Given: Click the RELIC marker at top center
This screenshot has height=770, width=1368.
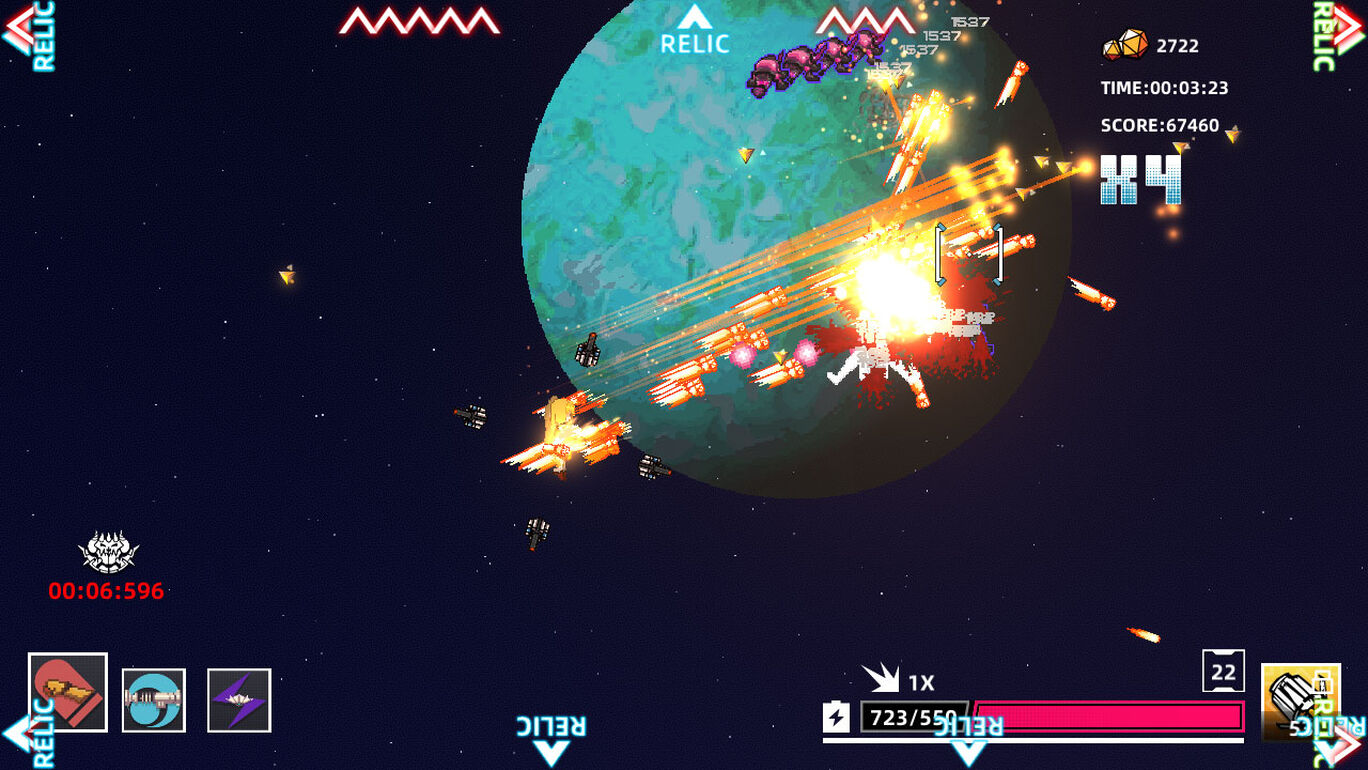Looking at the screenshot, I should click(x=695, y=32).
